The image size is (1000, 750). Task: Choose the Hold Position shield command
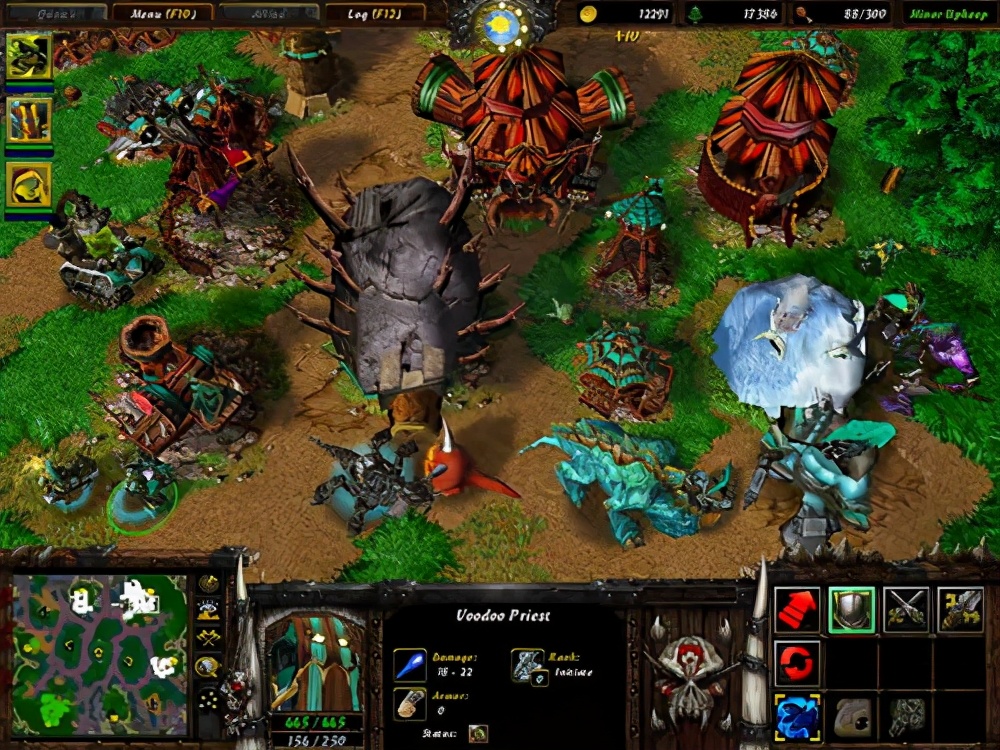pos(851,610)
